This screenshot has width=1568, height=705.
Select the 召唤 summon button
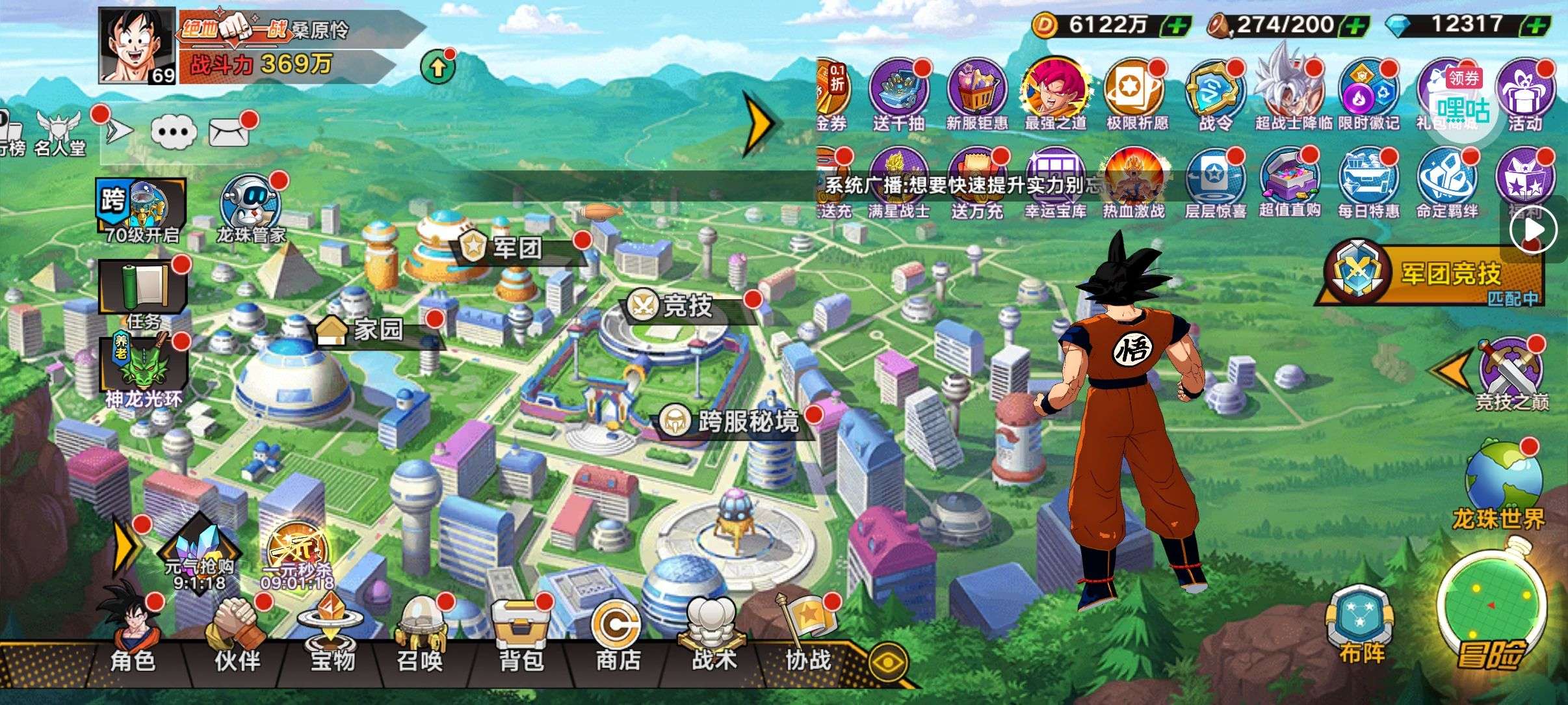(421, 634)
